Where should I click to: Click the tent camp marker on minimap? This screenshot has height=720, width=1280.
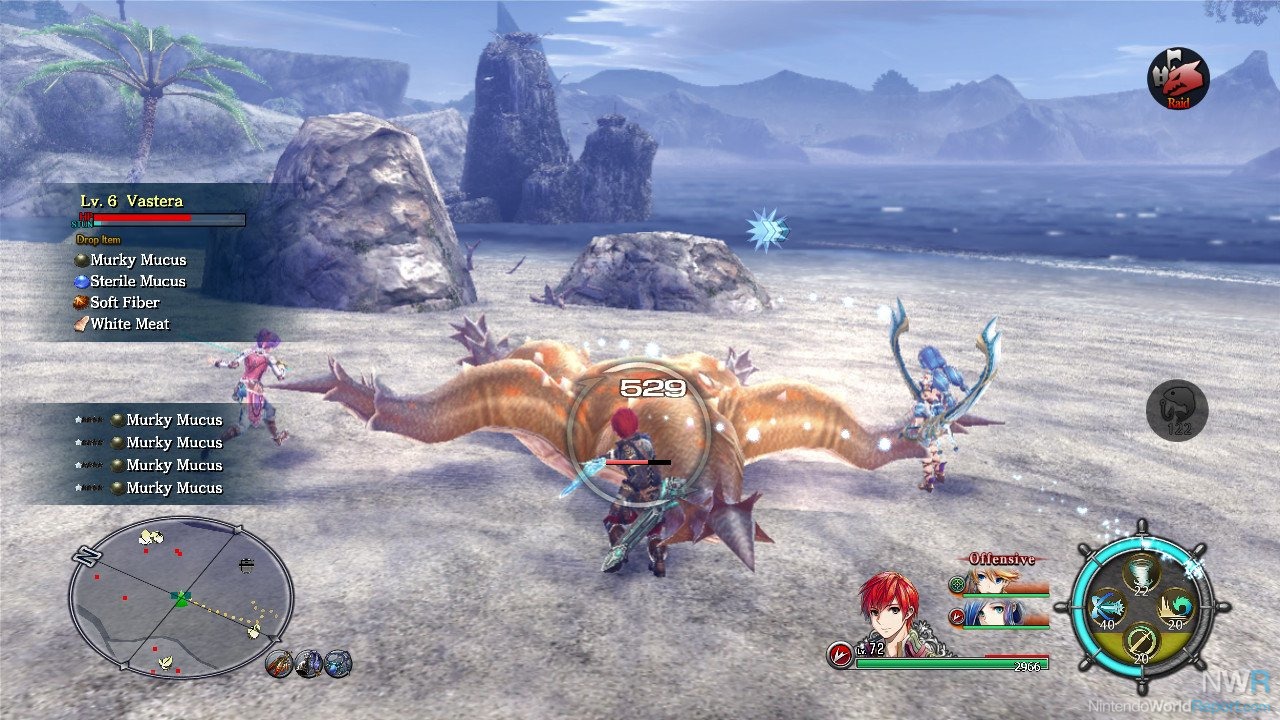246,565
